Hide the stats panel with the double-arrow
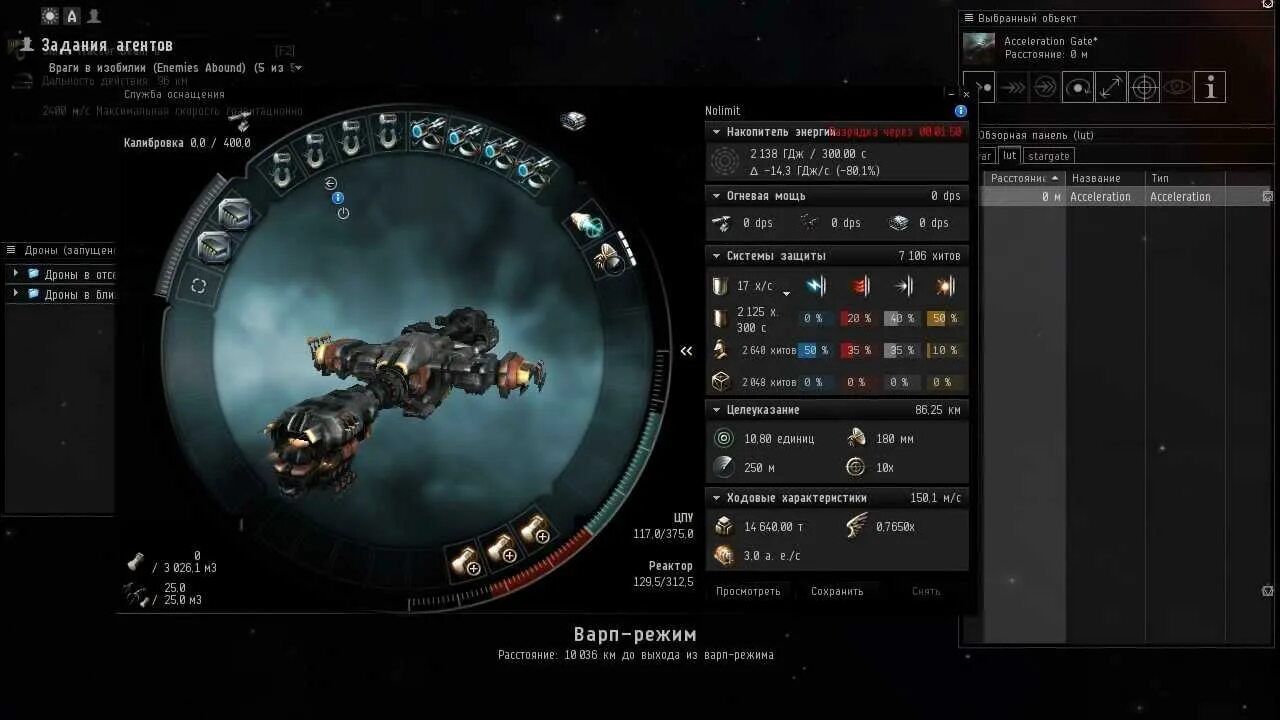The width and height of the screenshot is (1280, 720). 687,351
